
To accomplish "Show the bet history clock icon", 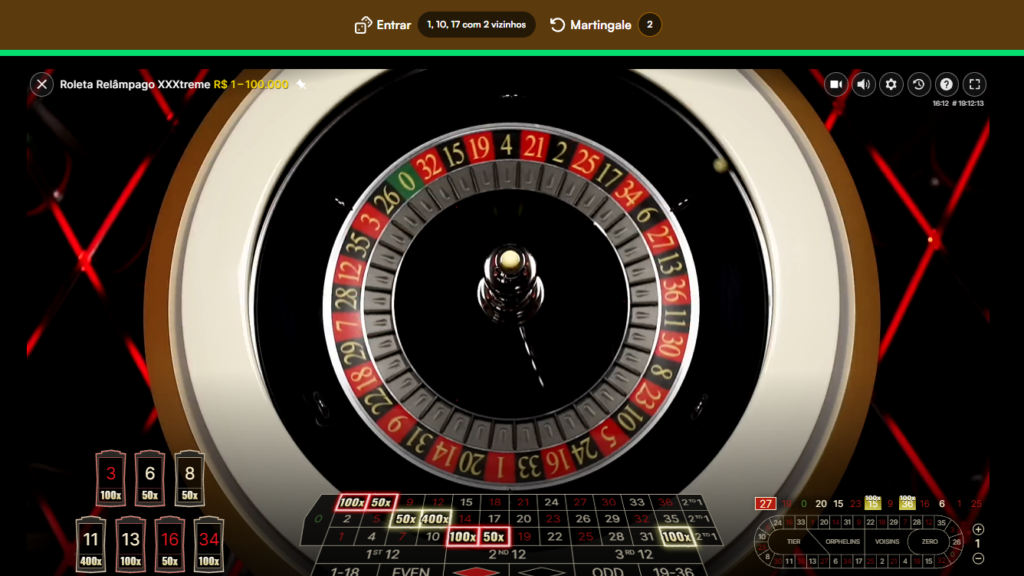I will 919,85.
